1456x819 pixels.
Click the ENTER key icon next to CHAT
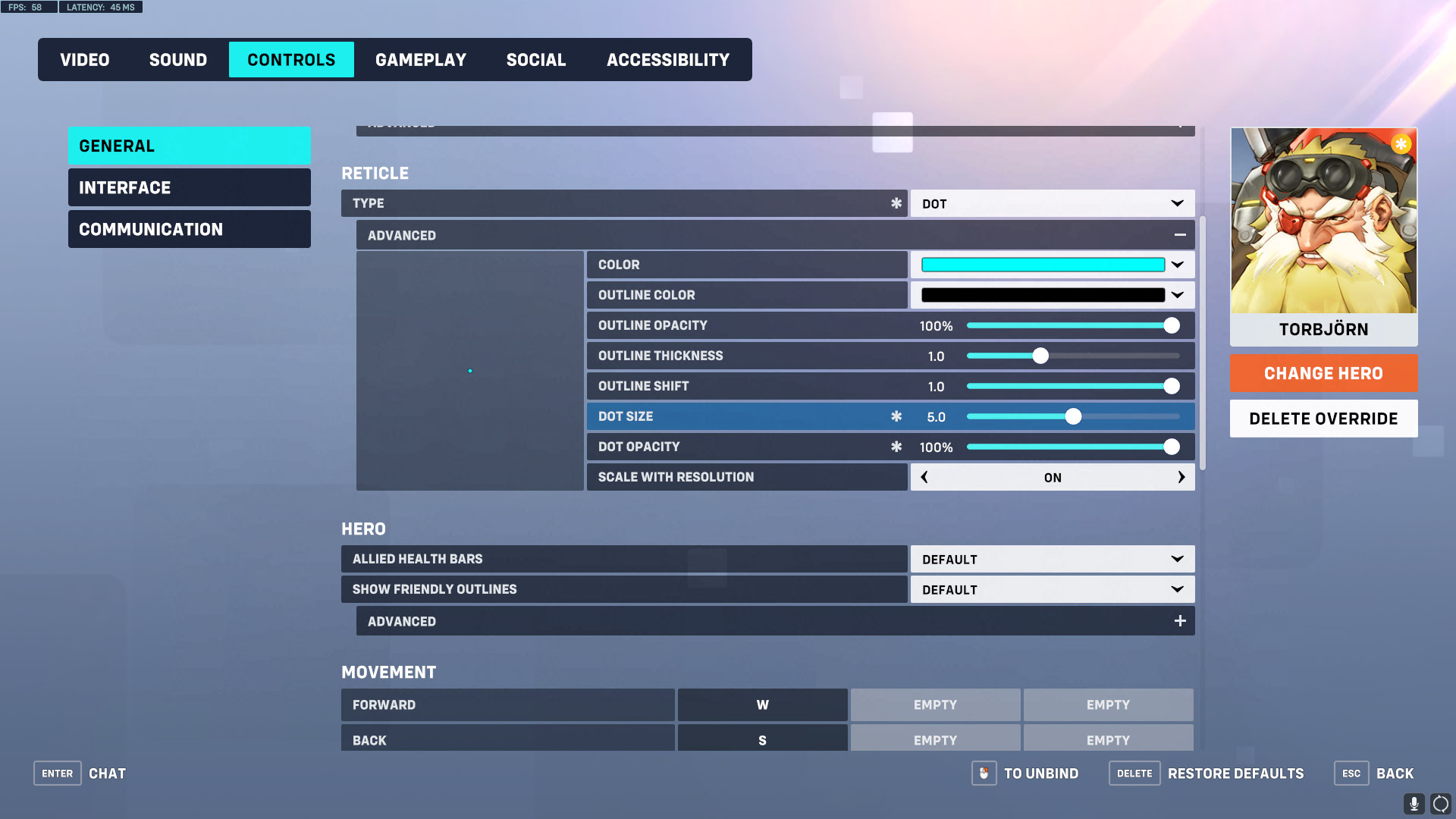tap(57, 773)
